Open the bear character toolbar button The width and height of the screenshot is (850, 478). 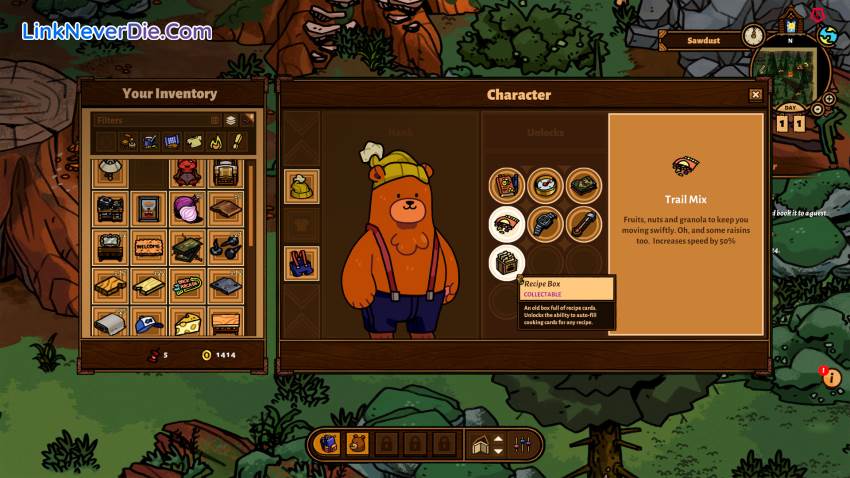(357, 443)
